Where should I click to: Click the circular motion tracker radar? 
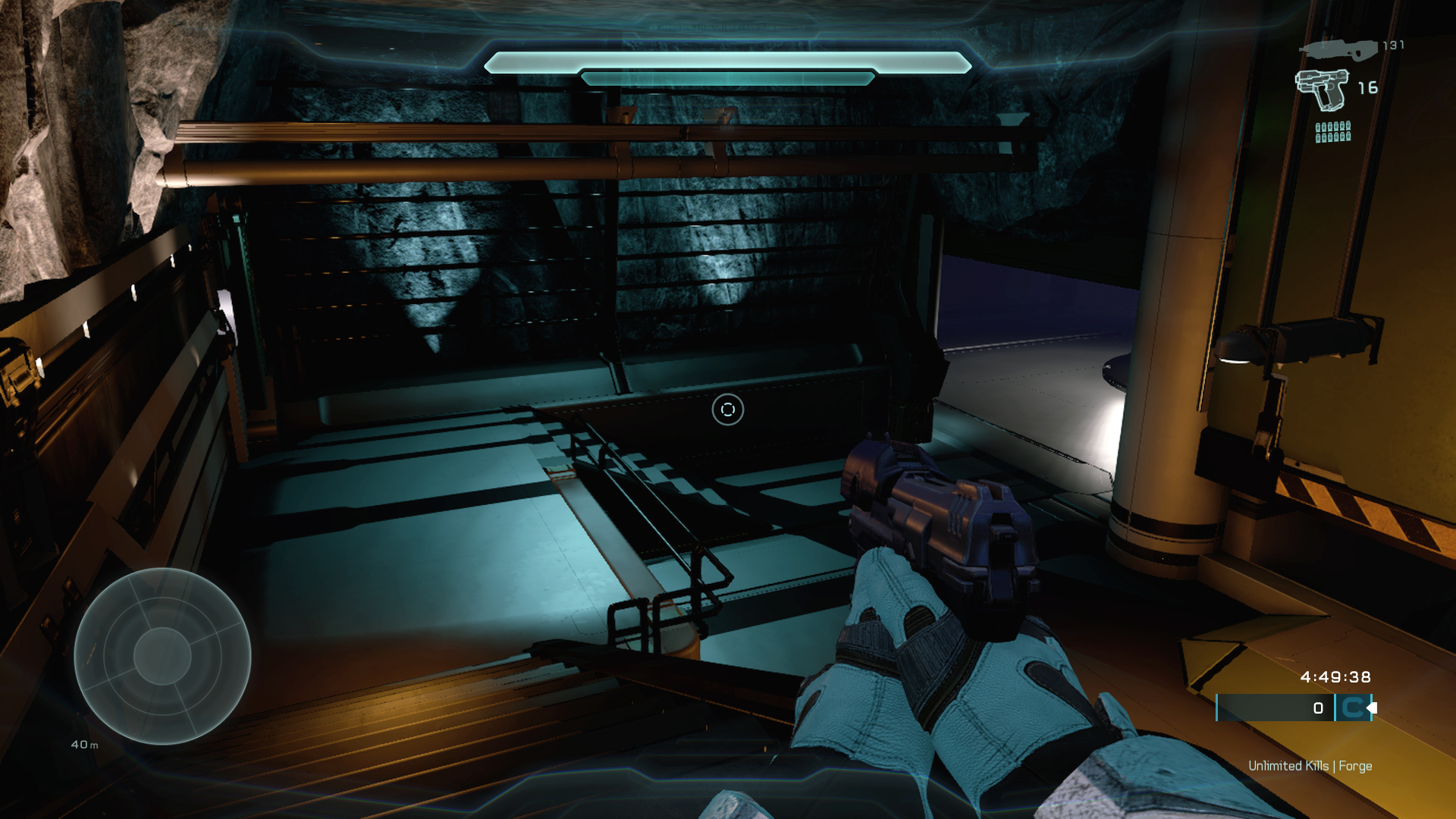[162, 656]
